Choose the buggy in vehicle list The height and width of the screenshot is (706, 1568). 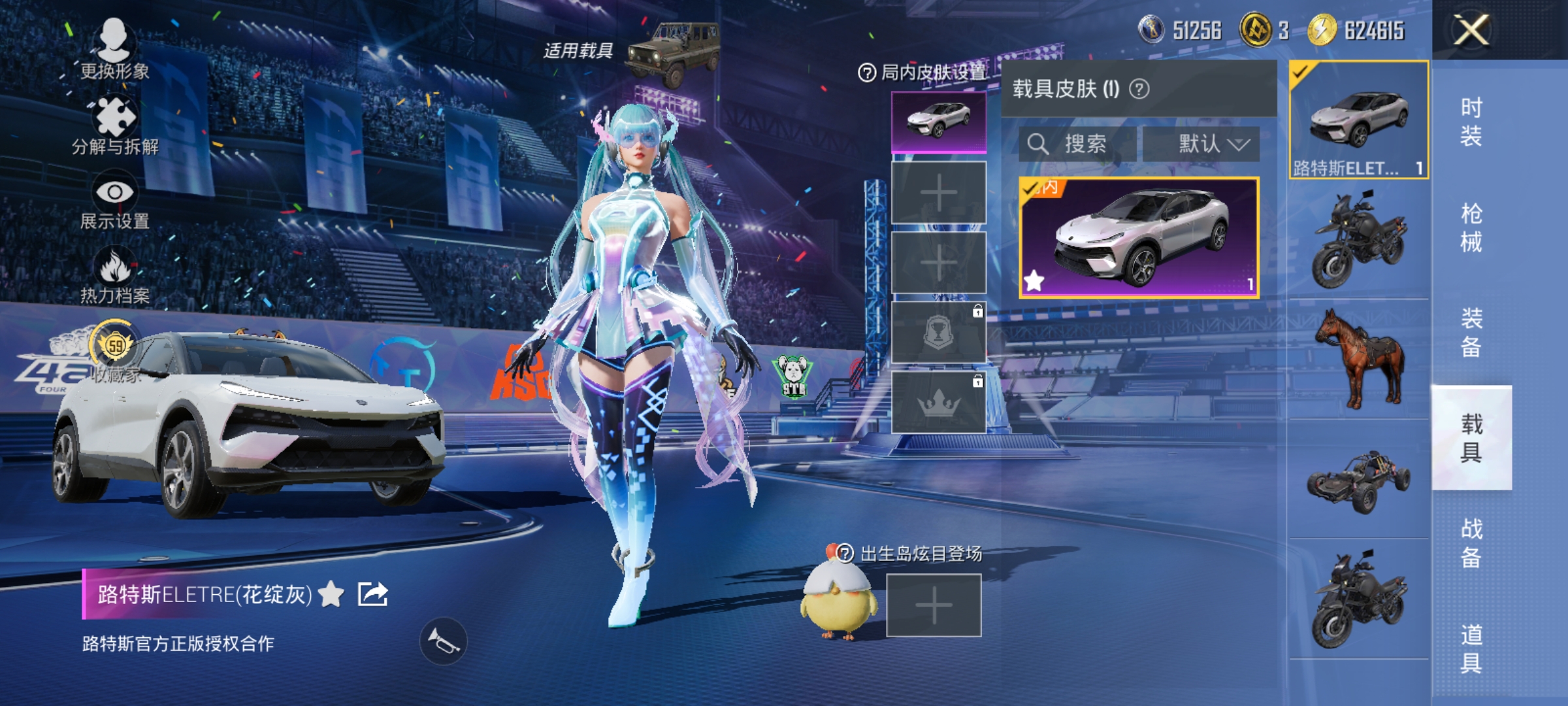pyautogui.click(x=1359, y=480)
